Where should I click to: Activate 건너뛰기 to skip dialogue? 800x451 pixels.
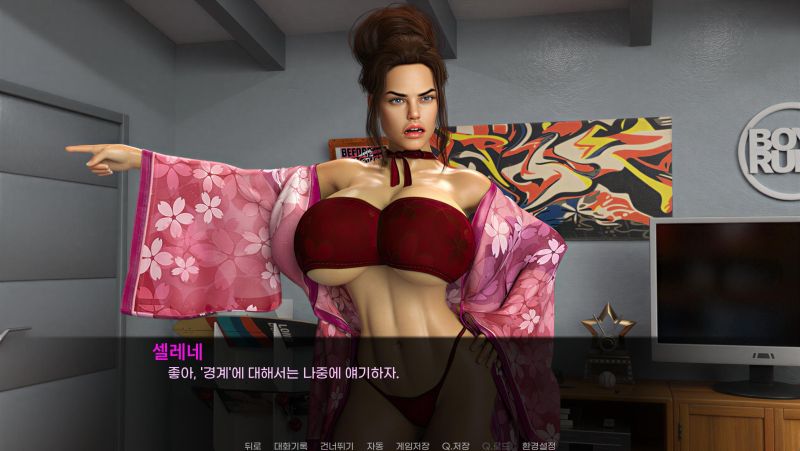(x=337, y=445)
